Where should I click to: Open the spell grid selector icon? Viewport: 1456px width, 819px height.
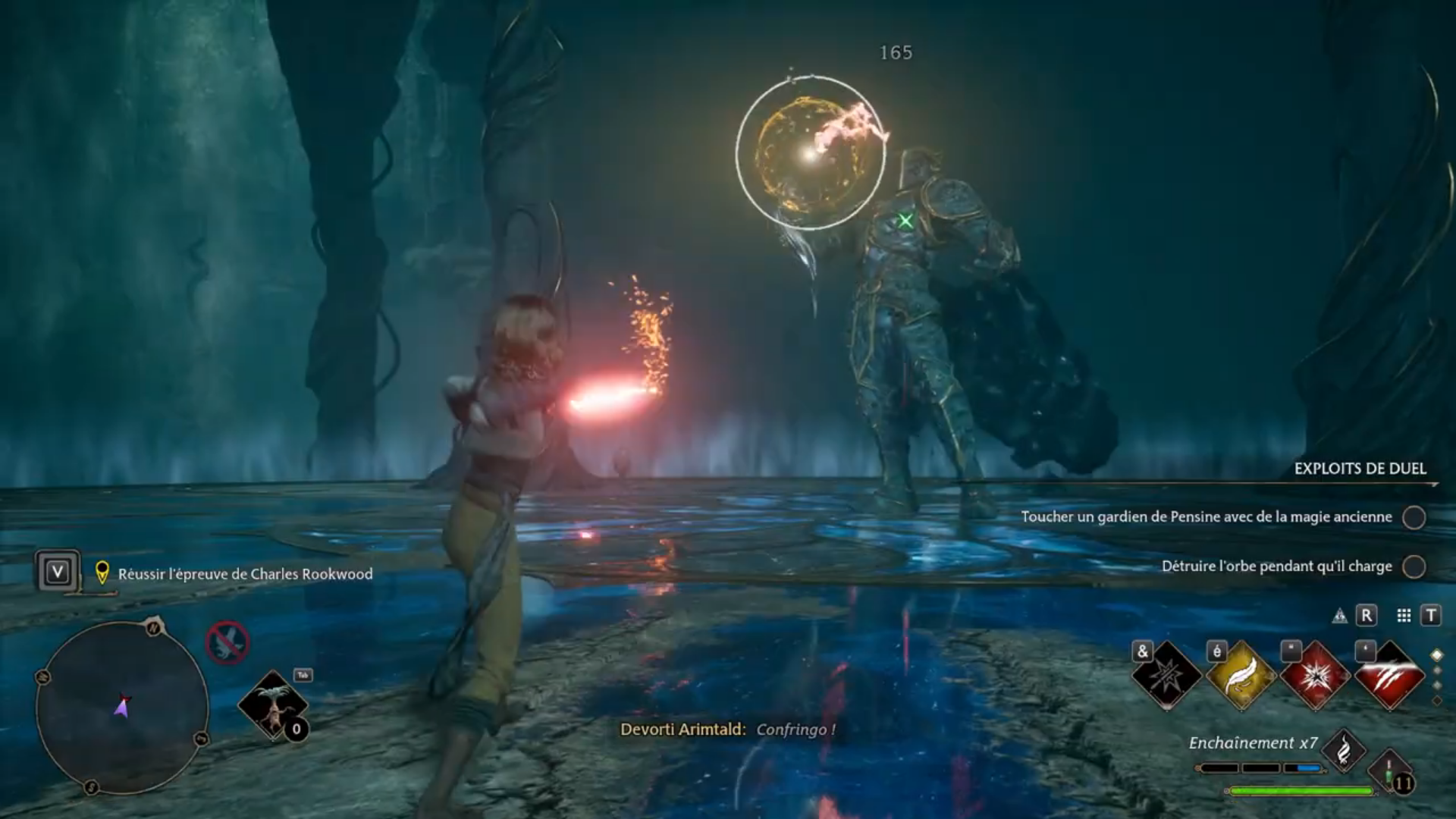[x=1404, y=616]
